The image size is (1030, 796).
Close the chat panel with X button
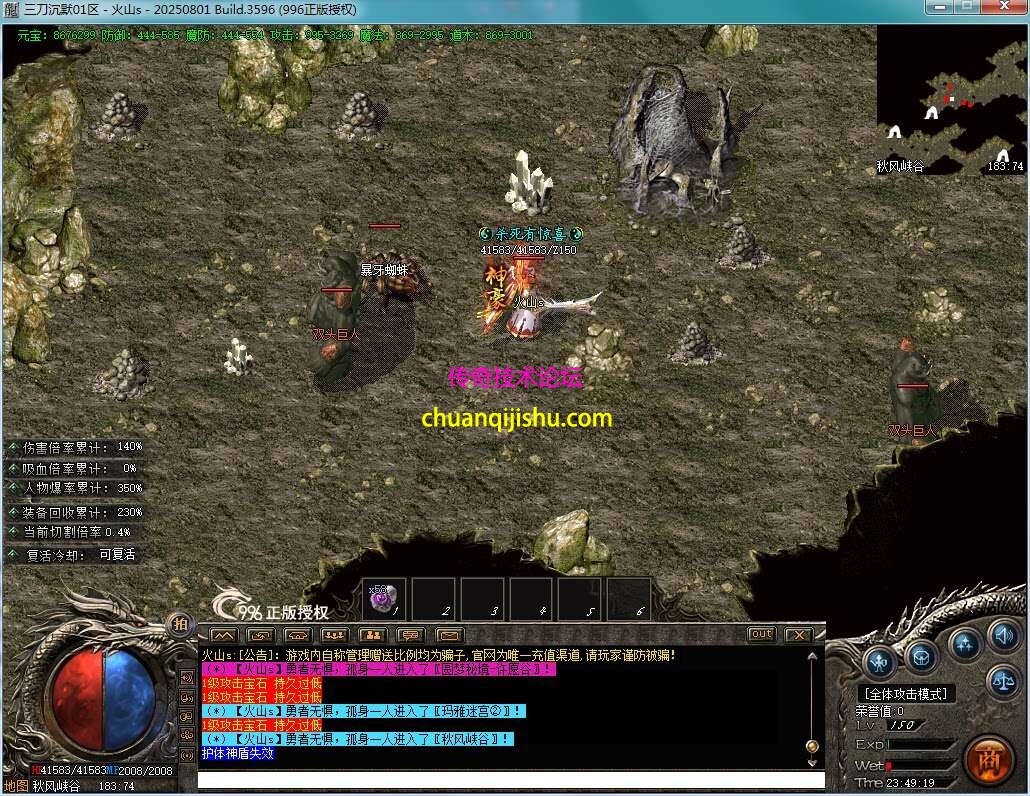[x=797, y=634]
